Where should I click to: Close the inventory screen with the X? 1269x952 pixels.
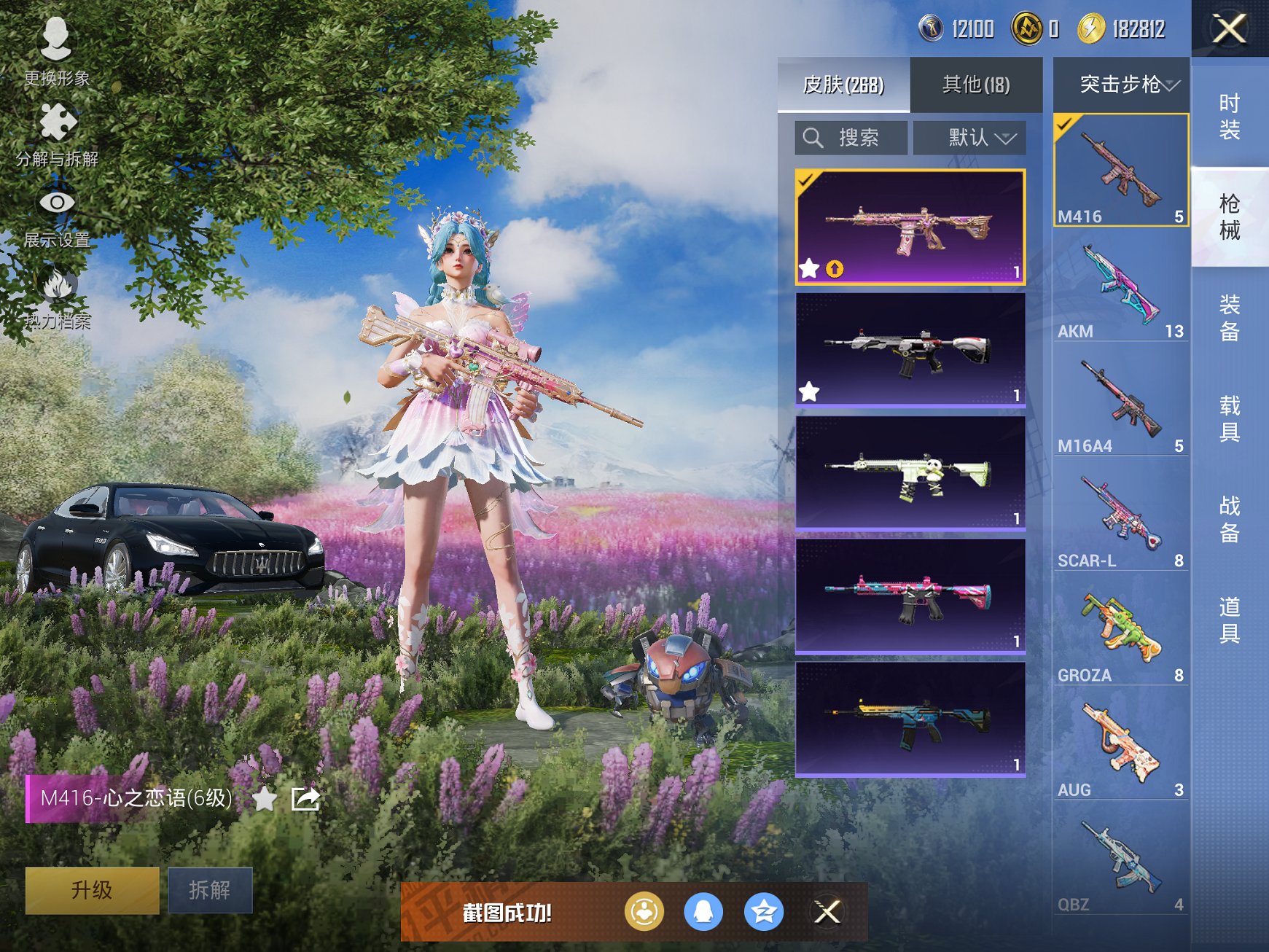1229,29
